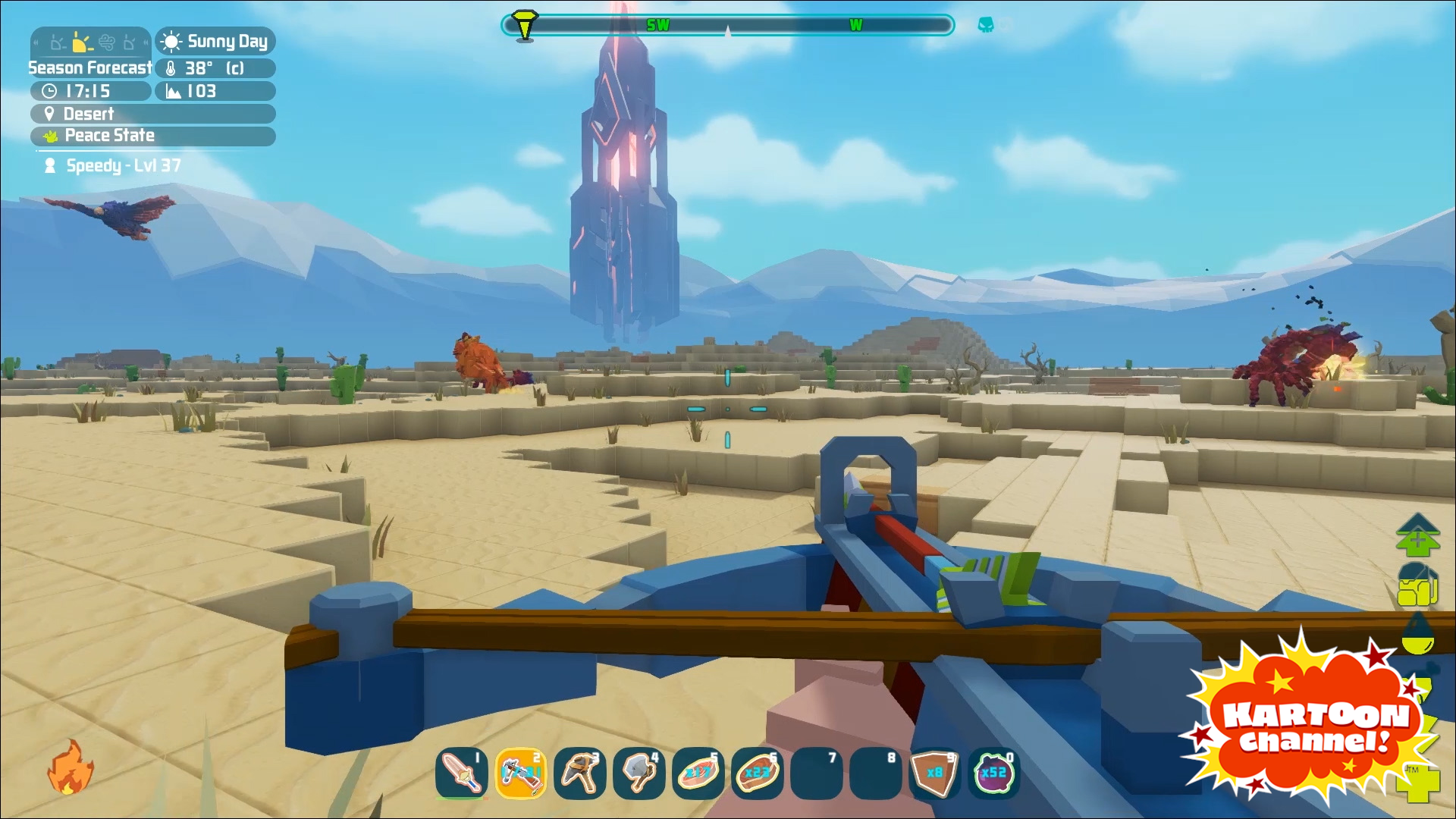Choose the stone axe hotbar slot
This screenshot has width=1456, height=819.
(639, 773)
